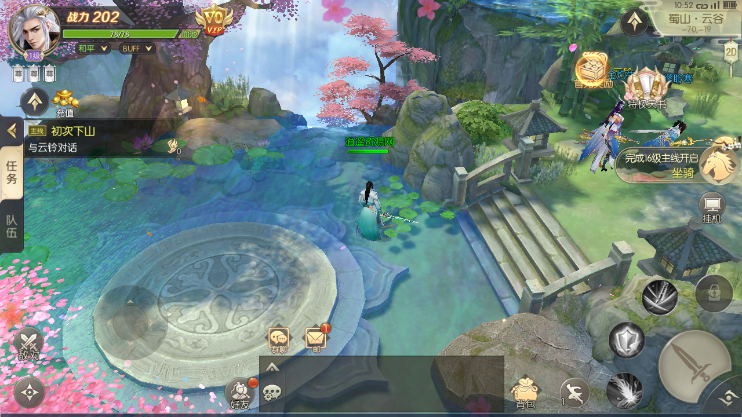
Task: Collapse the quest panel with the left arrow
Action: [x=12, y=130]
